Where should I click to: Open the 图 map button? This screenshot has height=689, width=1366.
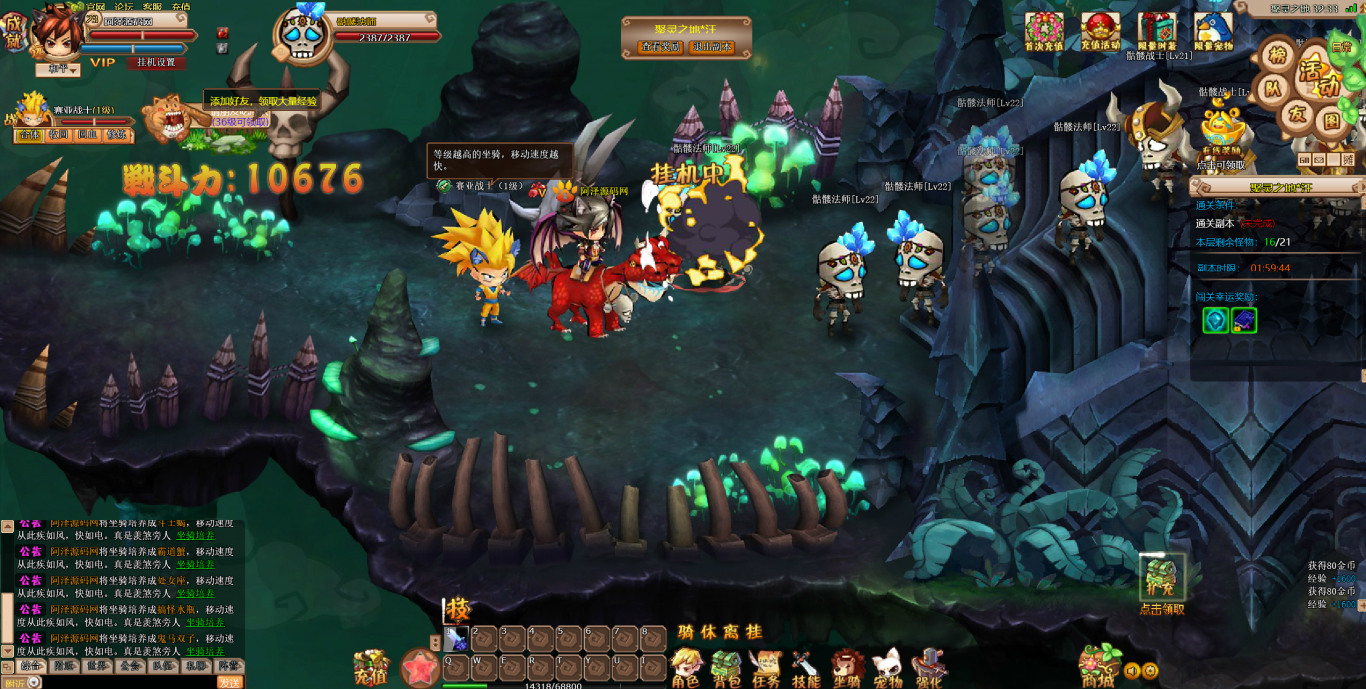(x=1331, y=121)
